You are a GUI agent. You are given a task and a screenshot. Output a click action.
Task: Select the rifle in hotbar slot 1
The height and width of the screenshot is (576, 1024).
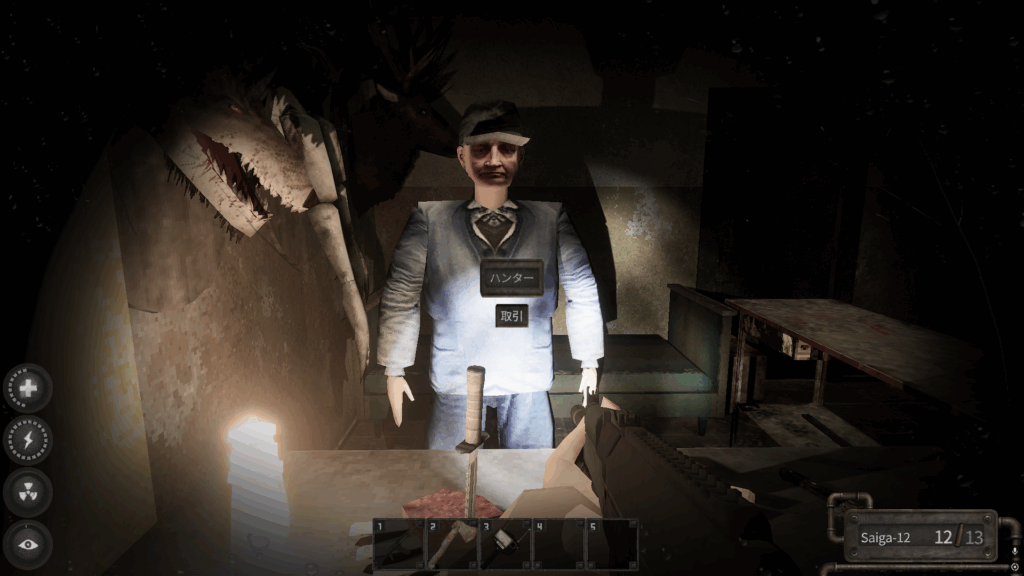coord(399,544)
